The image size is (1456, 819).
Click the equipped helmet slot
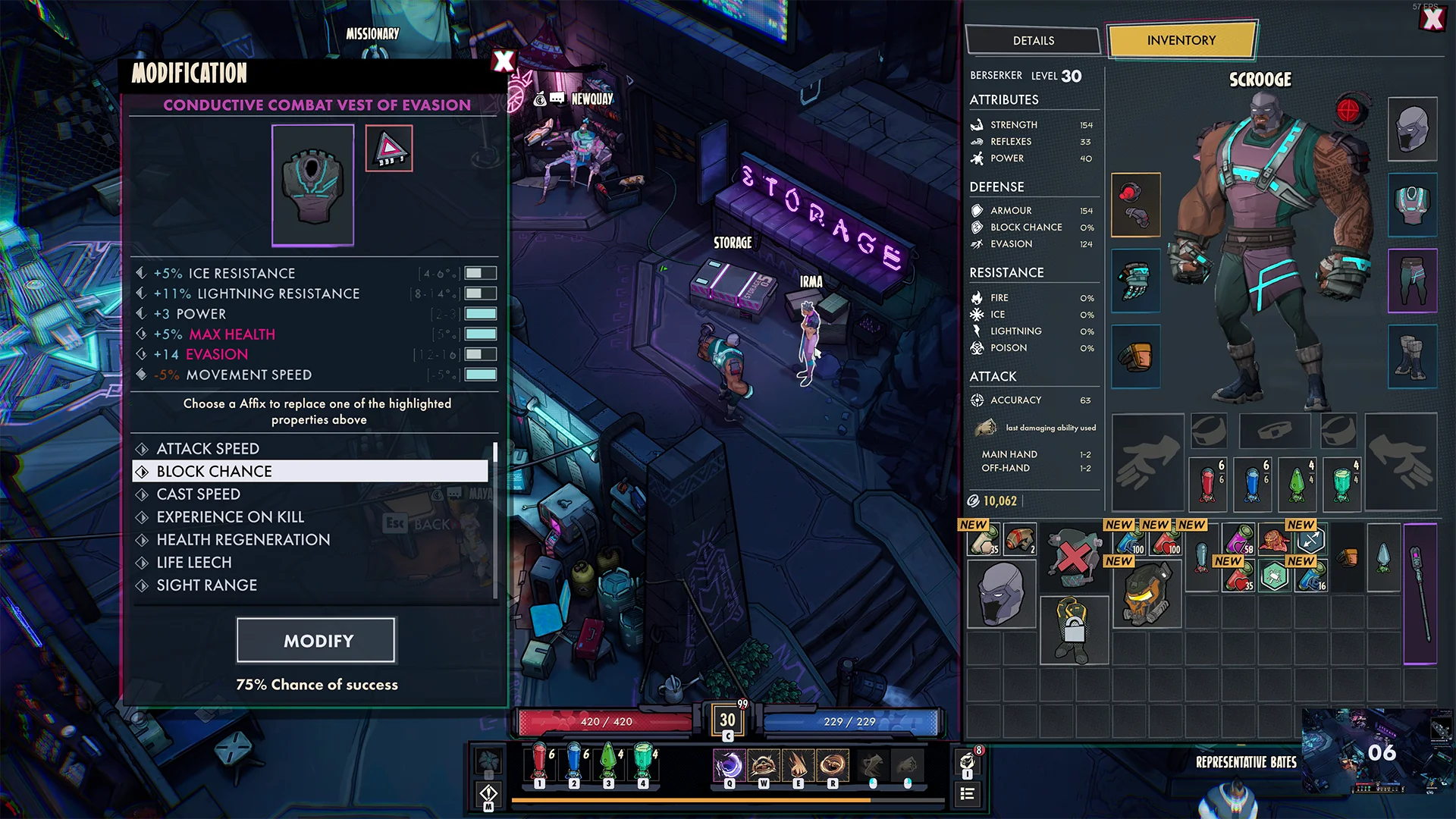pos(1412,129)
